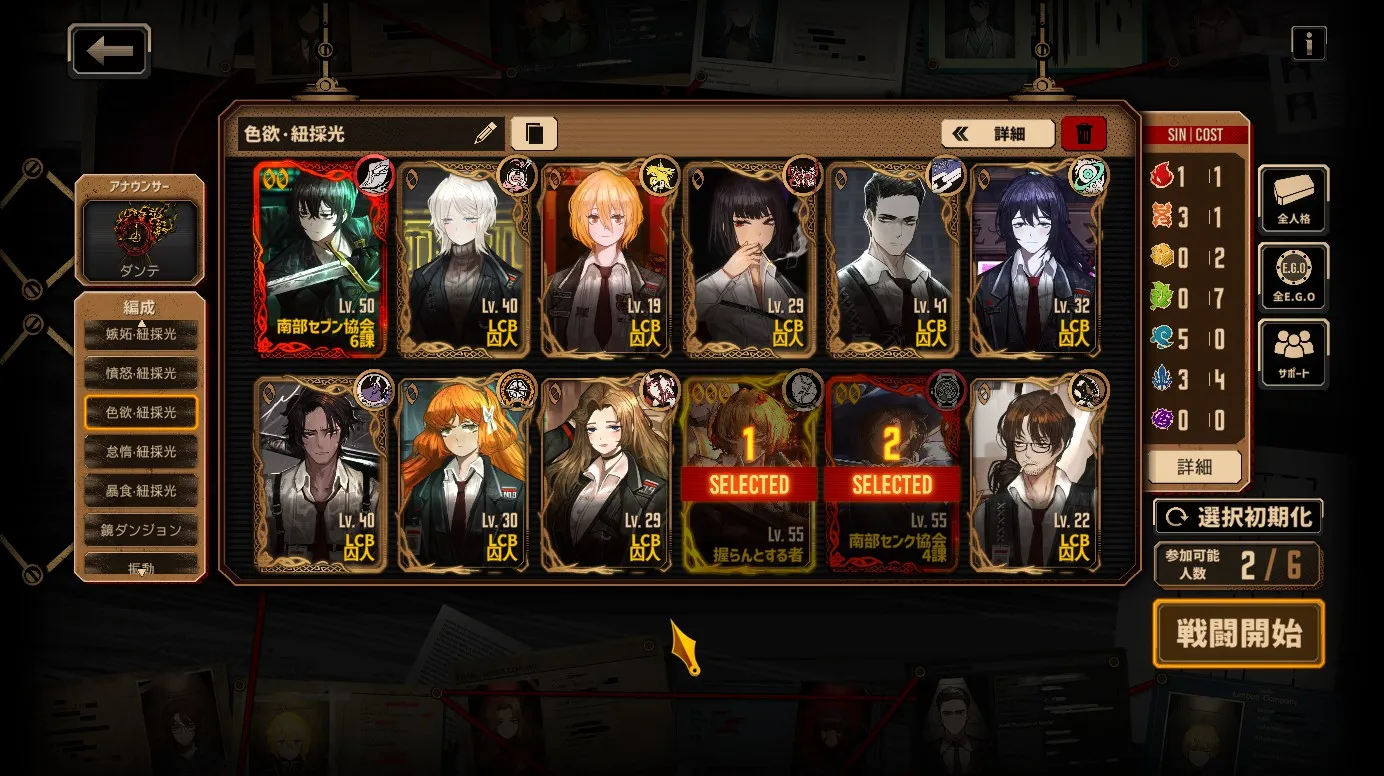Image resolution: width=1384 pixels, height=776 pixels.
Task: Deselect the 握らんとする者 card
Action: pyautogui.click(x=749, y=474)
